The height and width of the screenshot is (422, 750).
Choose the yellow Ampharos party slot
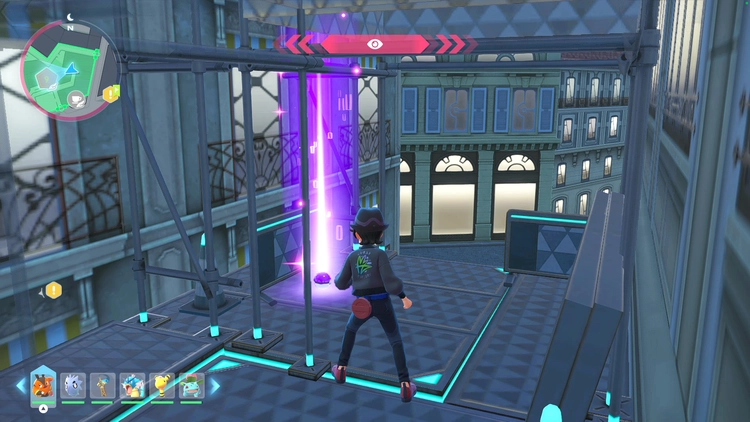pyautogui.click(x=161, y=385)
